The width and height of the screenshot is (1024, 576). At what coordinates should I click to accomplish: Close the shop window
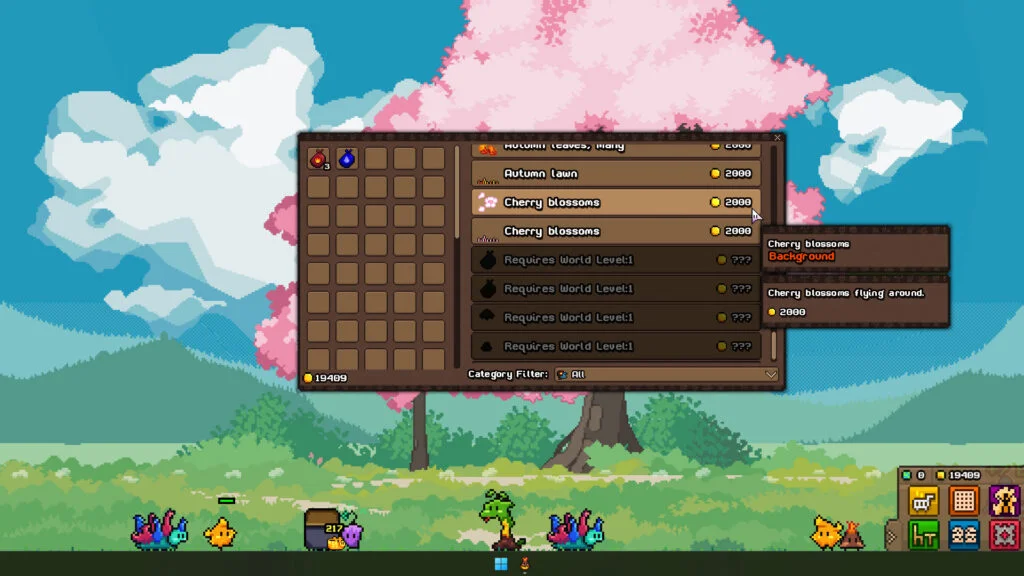tap(777, 138)
